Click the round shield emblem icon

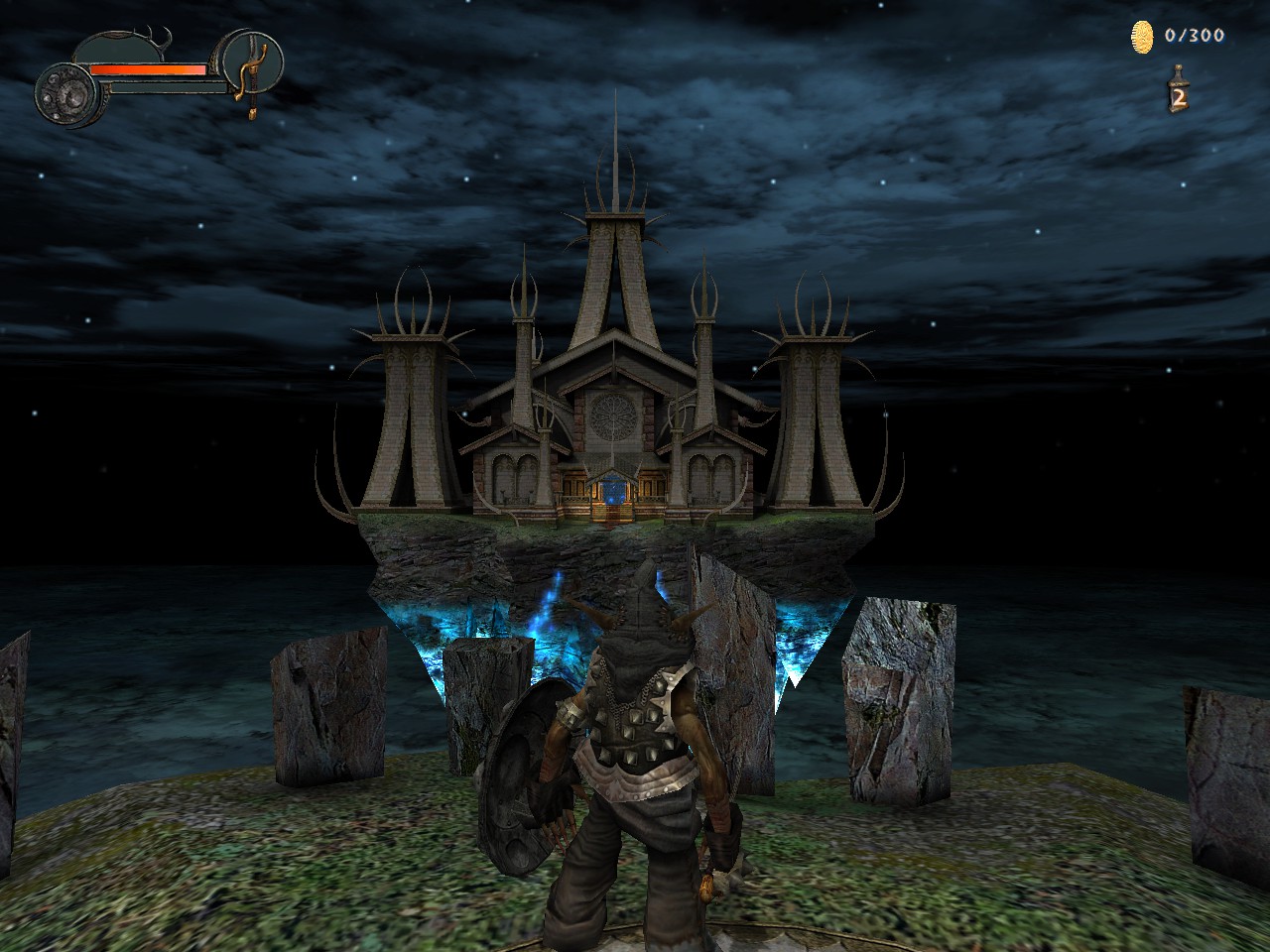[x=67, y=94]
